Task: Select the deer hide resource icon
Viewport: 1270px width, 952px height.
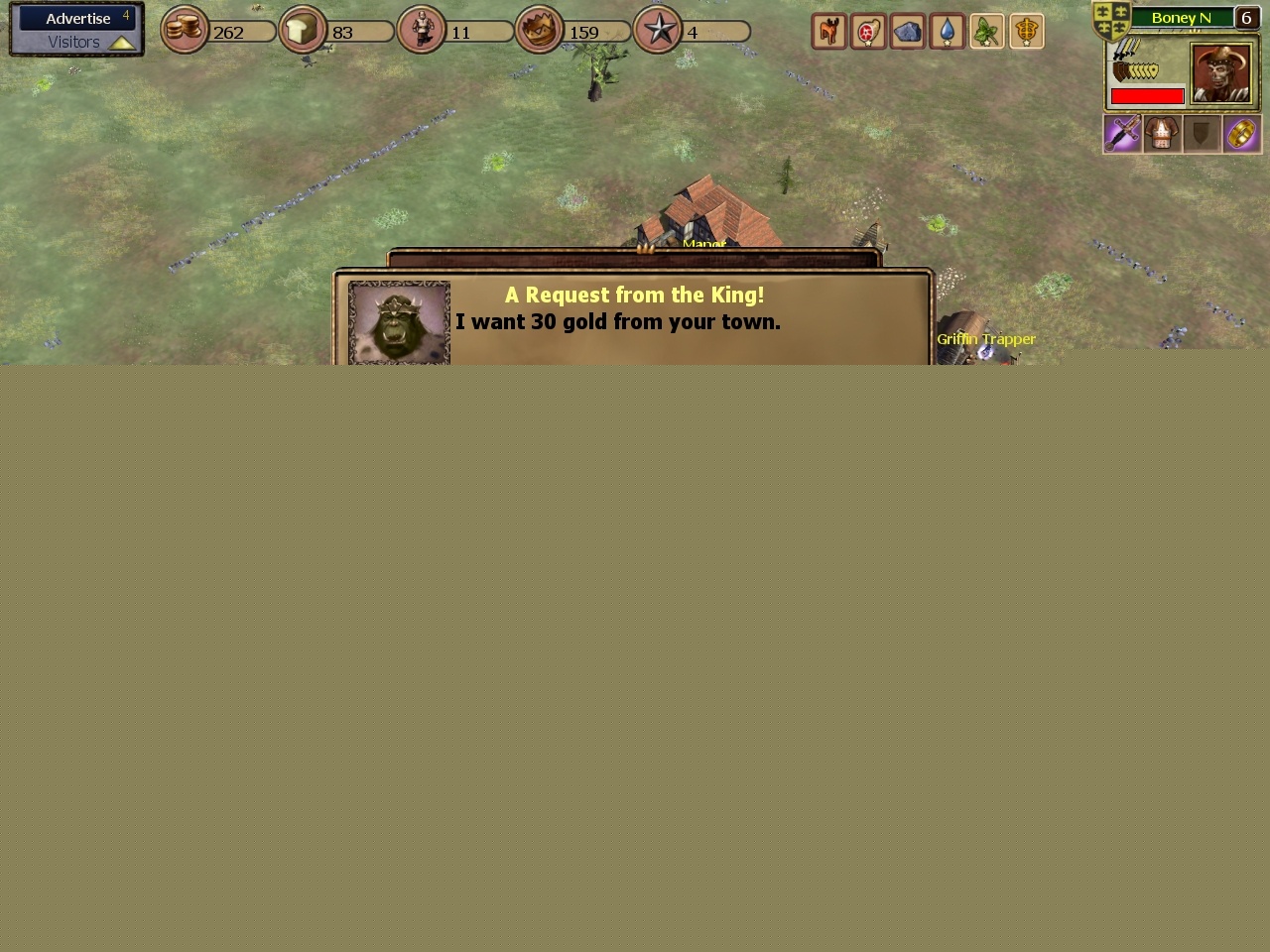Action: [828, 31]
